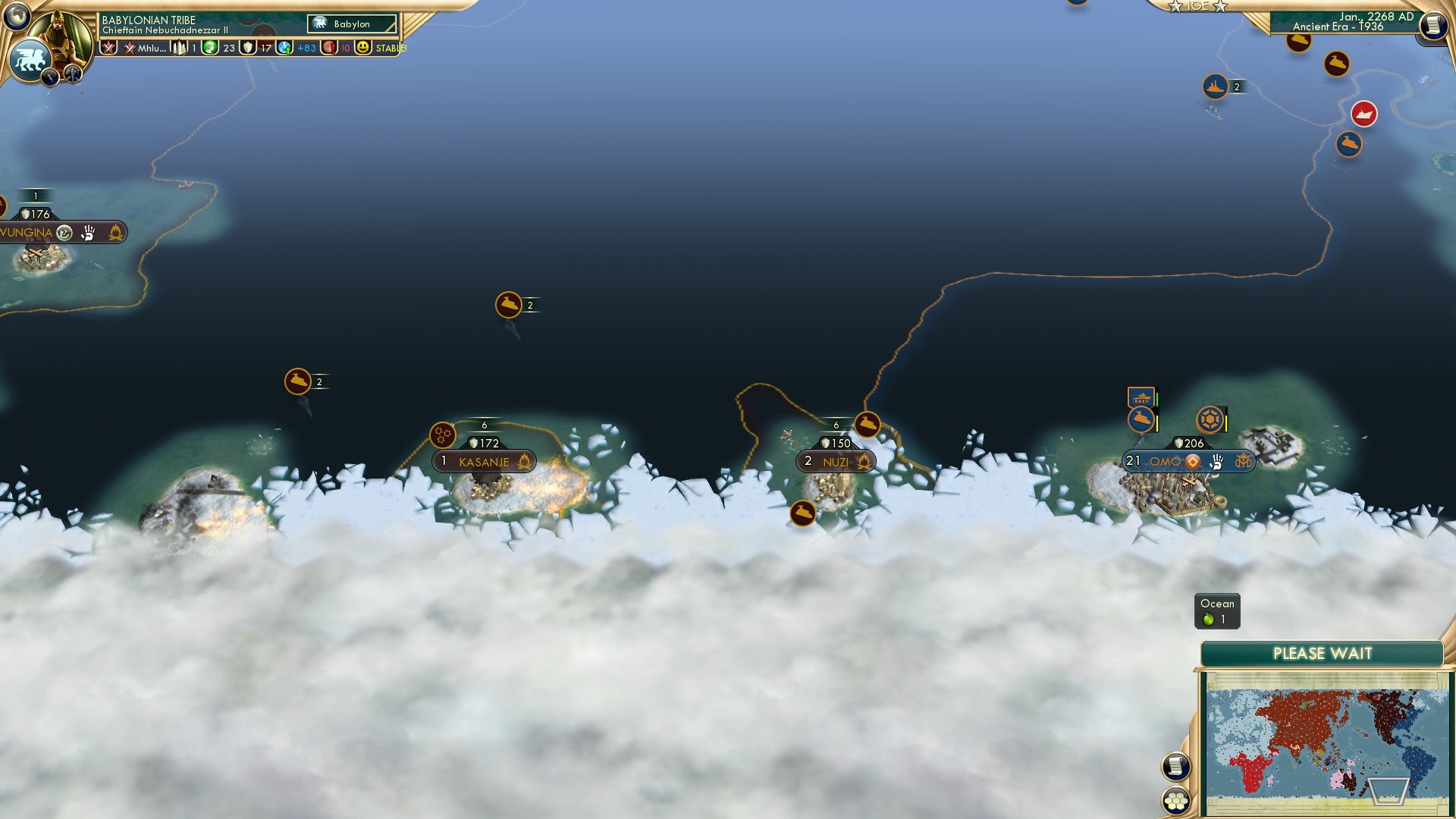Viewport: 1456px width, 819px height.
Task: Click the growth flame icon on Nuzi's banner
Action: point(864,461)
